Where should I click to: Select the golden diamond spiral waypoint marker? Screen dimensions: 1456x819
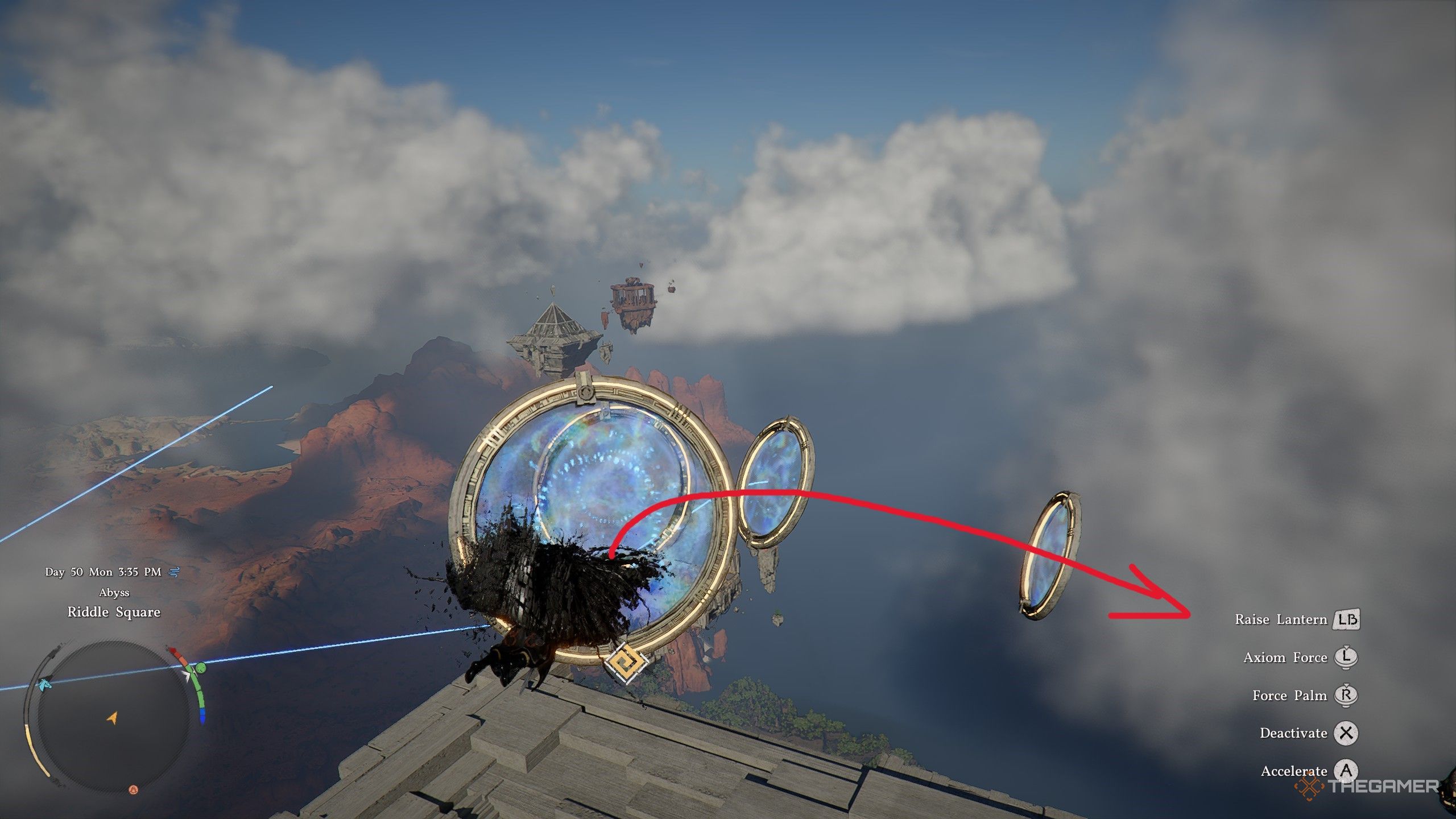point(625,663)
